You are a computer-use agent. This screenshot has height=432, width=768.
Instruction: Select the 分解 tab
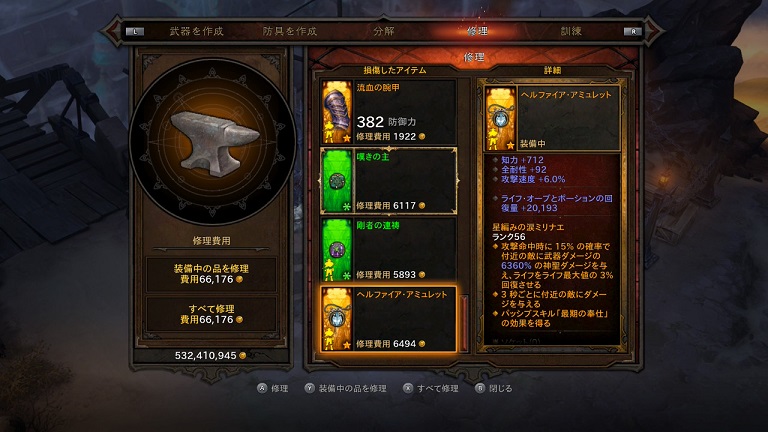383,31
